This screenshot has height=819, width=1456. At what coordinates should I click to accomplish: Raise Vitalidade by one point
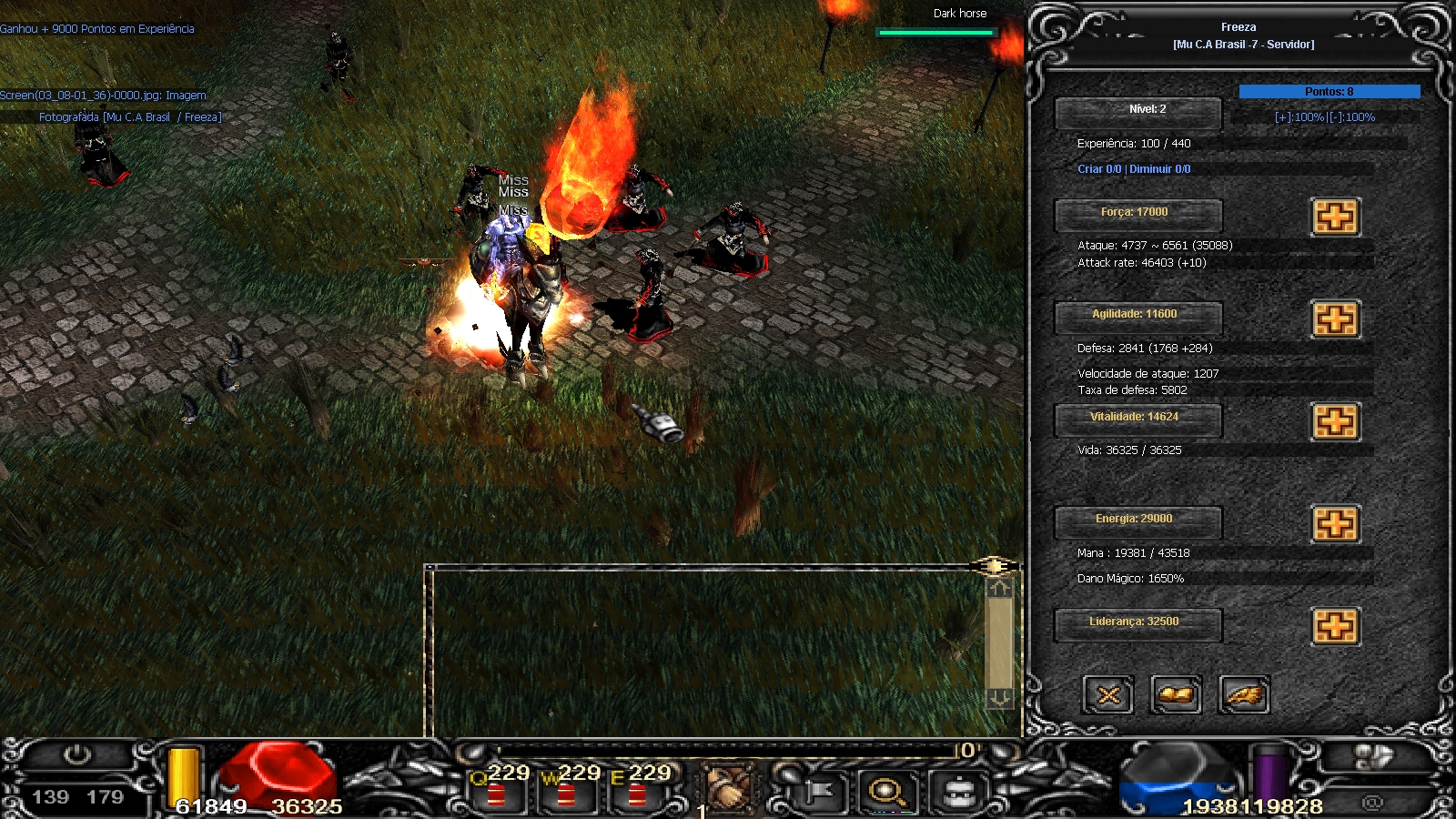coord(1335,421)
